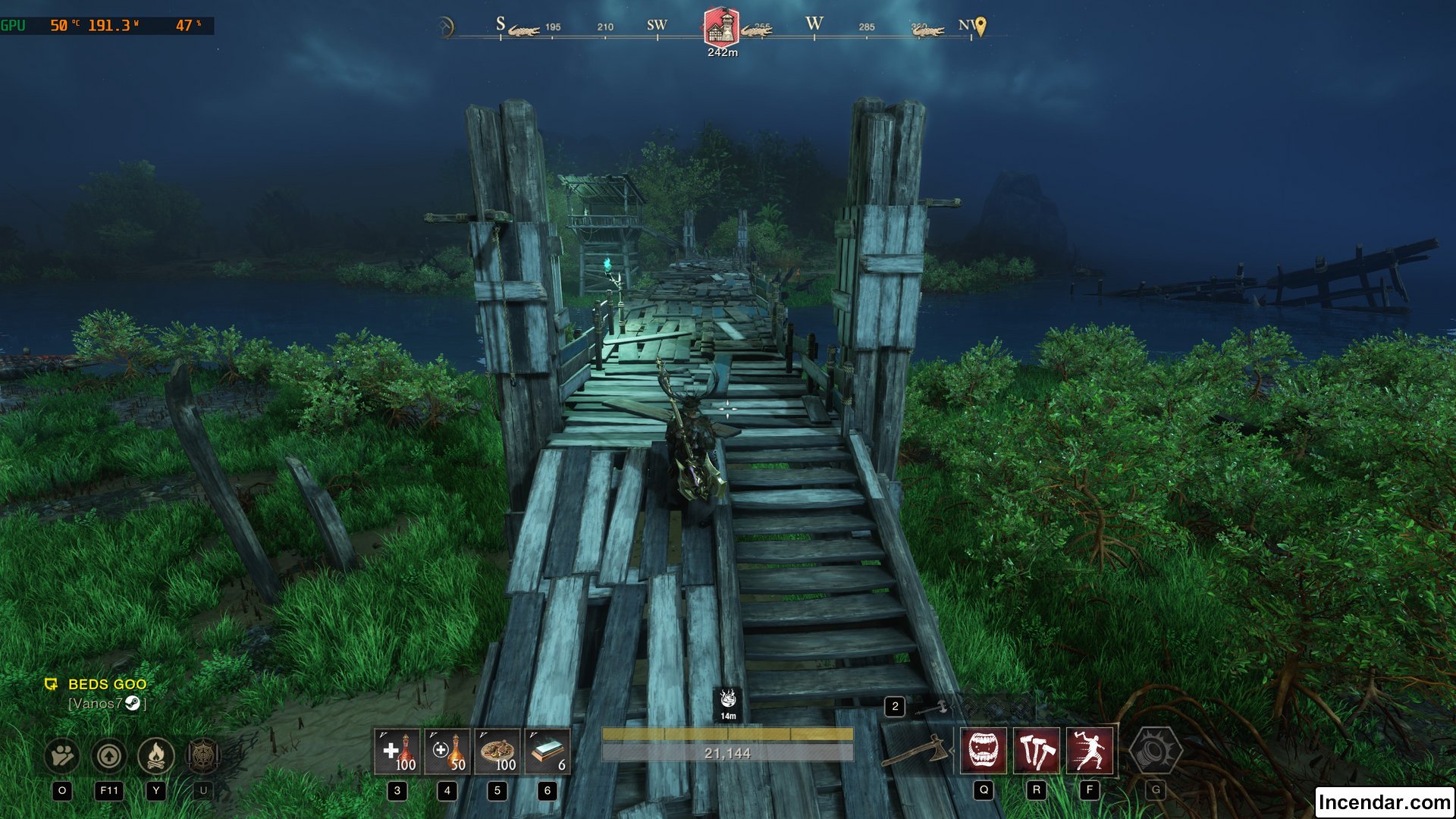Trigger the three-hatchets ability icon
Viewport: 1456px width, 819px height.
click(x=1037, y=751)
